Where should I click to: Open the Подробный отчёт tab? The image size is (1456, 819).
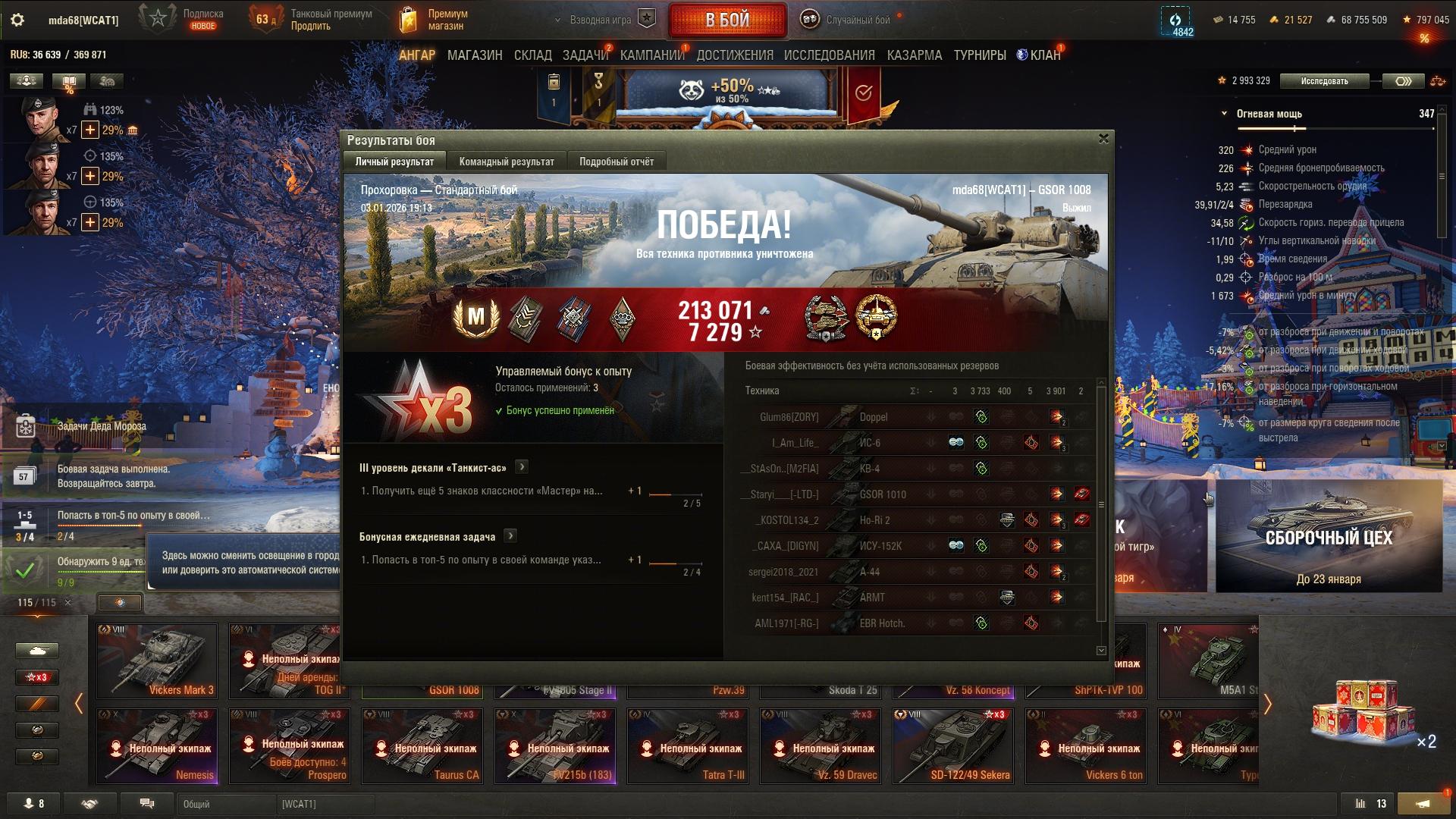coord(616,162)
